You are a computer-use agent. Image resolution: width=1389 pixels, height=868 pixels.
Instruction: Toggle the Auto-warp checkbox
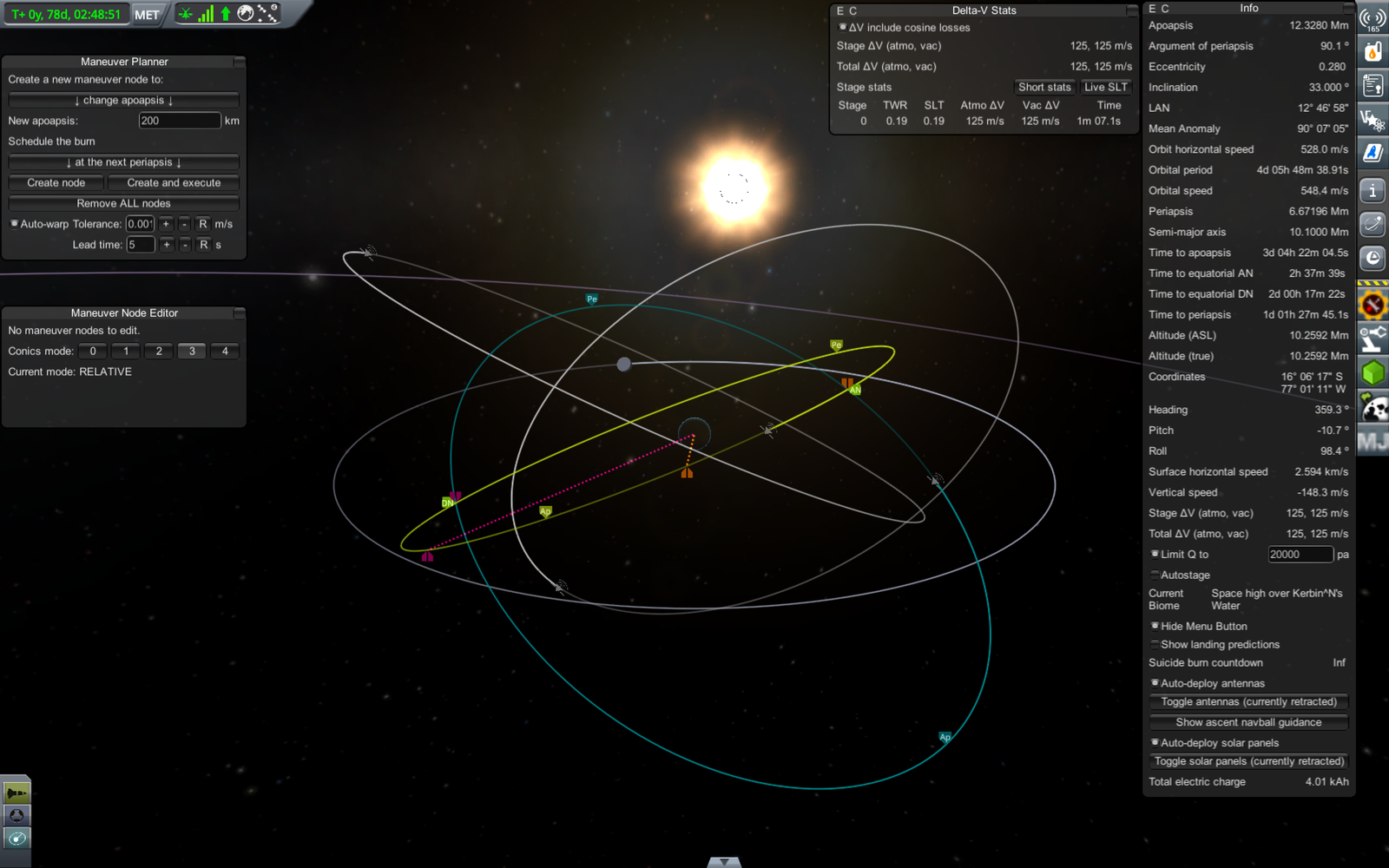[15, 224]
